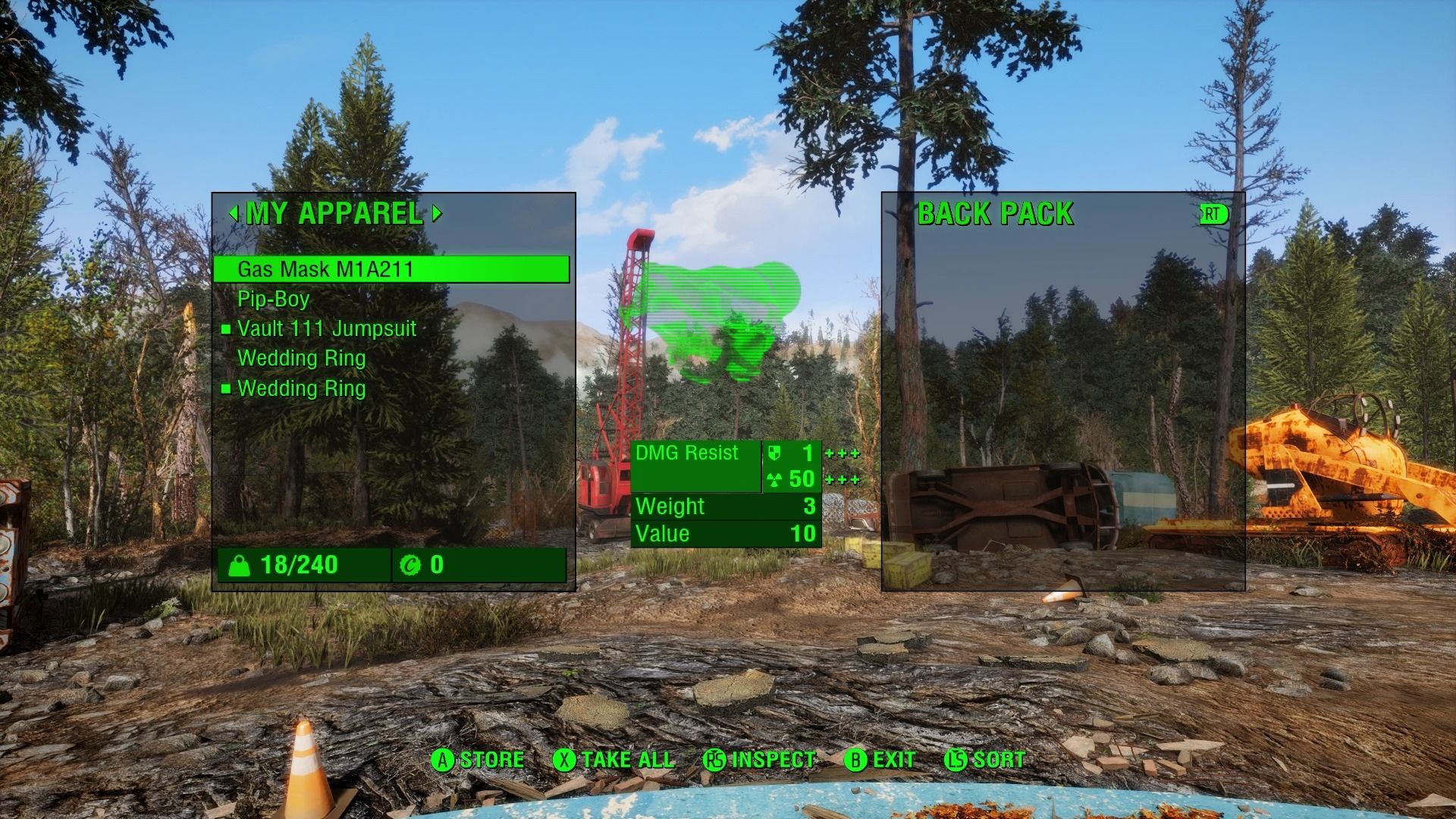Click EXIT to close the trade menu
Viewport: 1456px width, 819px height.
893,759
